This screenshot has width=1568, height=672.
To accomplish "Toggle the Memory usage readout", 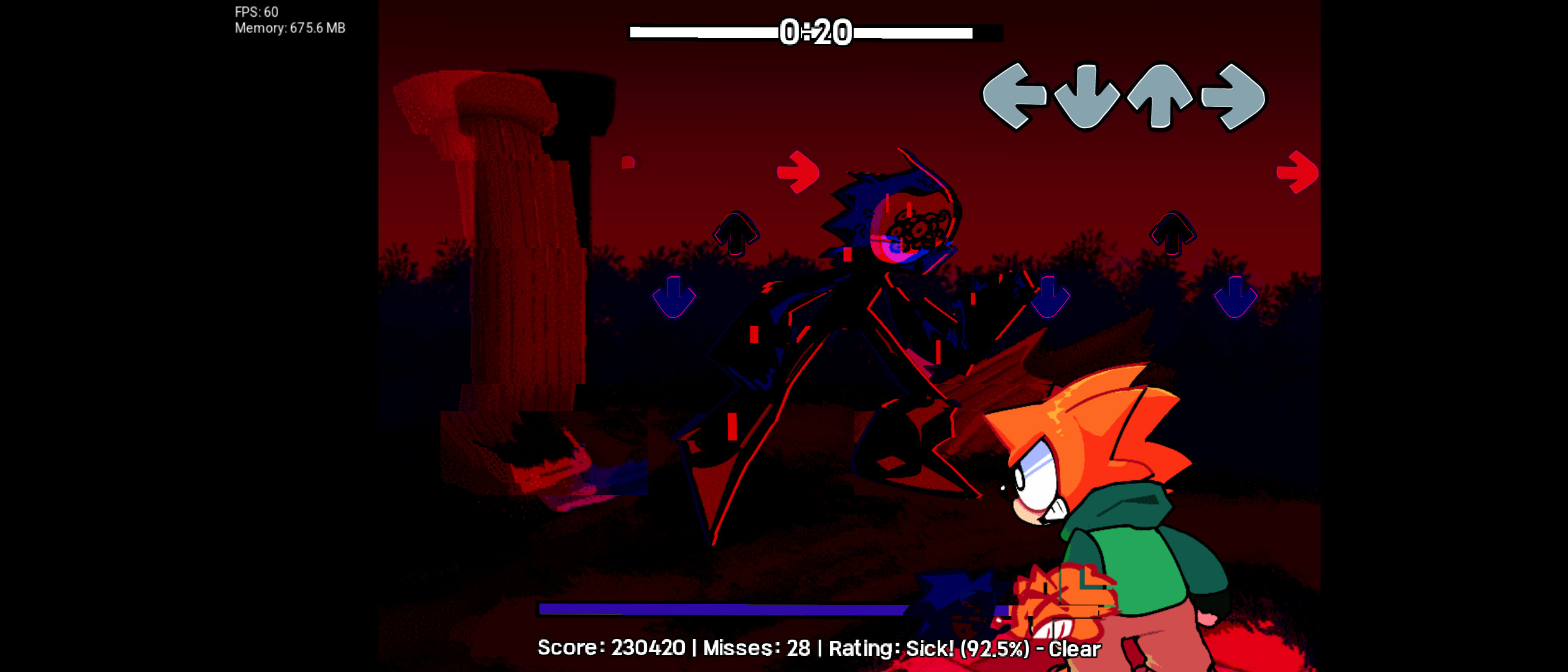I will (290, 27).
